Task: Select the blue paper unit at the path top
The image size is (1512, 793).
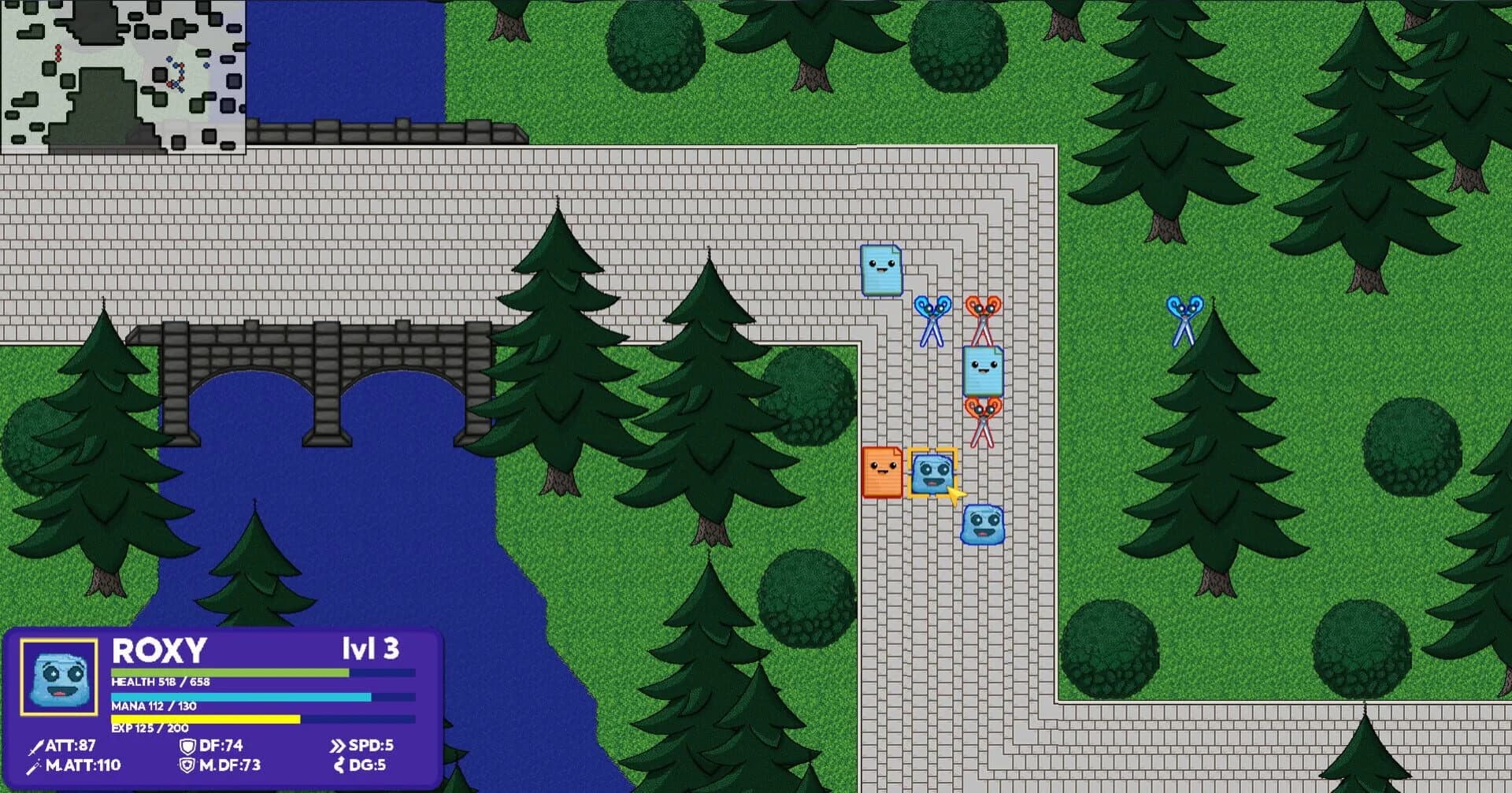Action: 882,269
